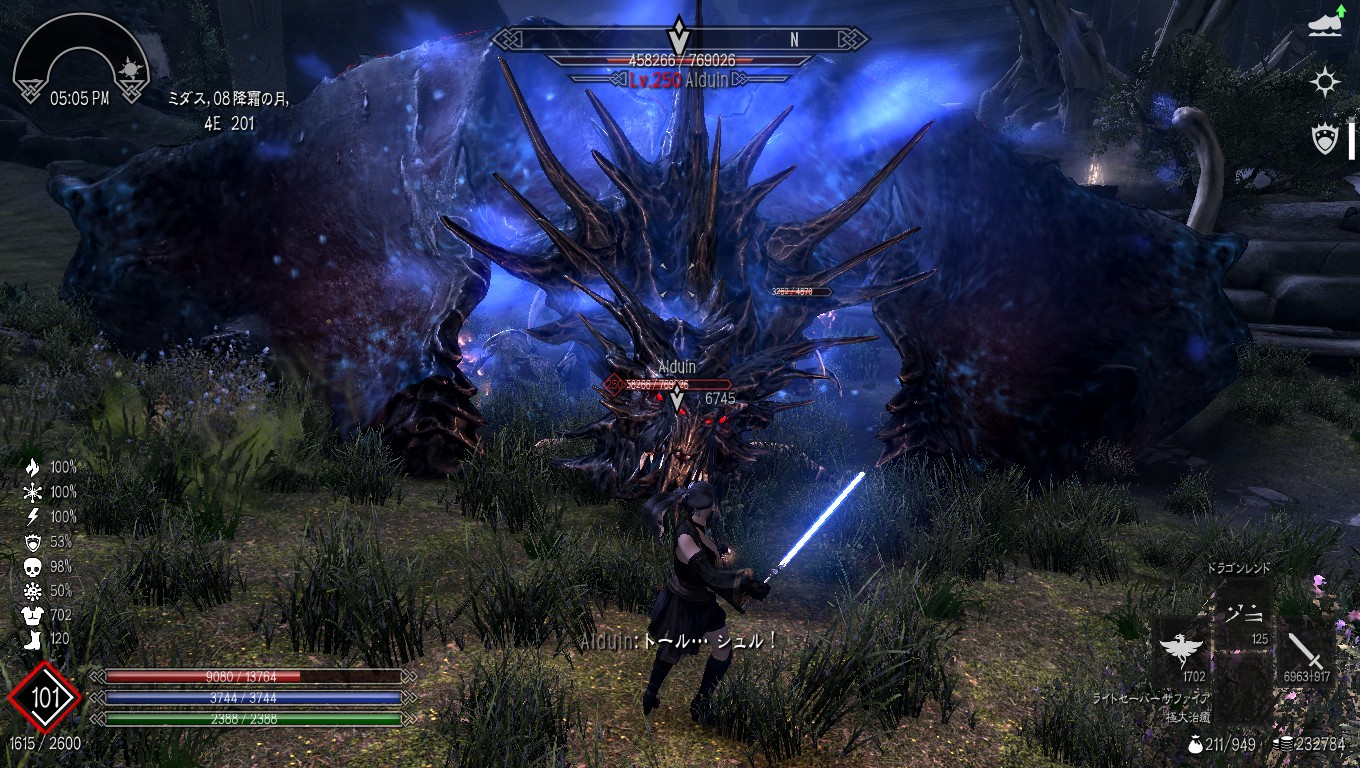Click the sun active effect icon
Viewport: 1360px width, 768px height.
coord(1326,82)
